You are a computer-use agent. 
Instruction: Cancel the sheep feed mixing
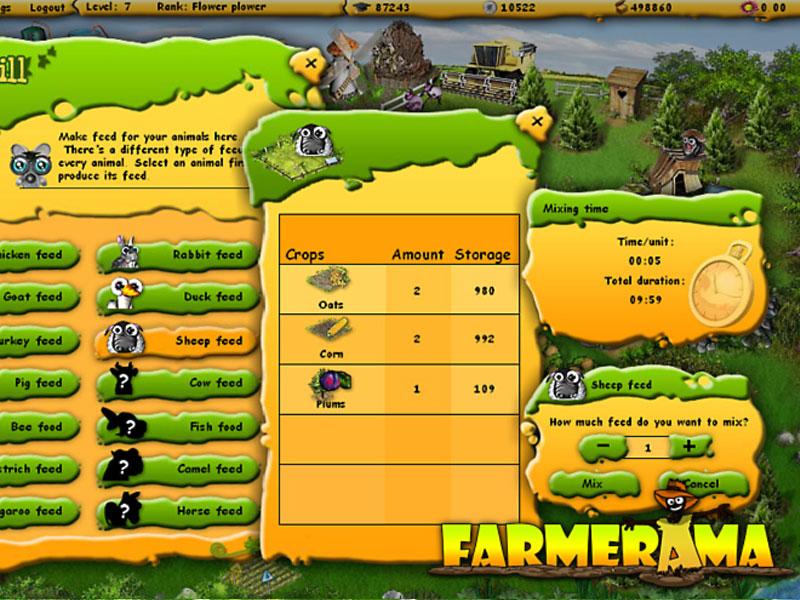(x=700, y=484)
